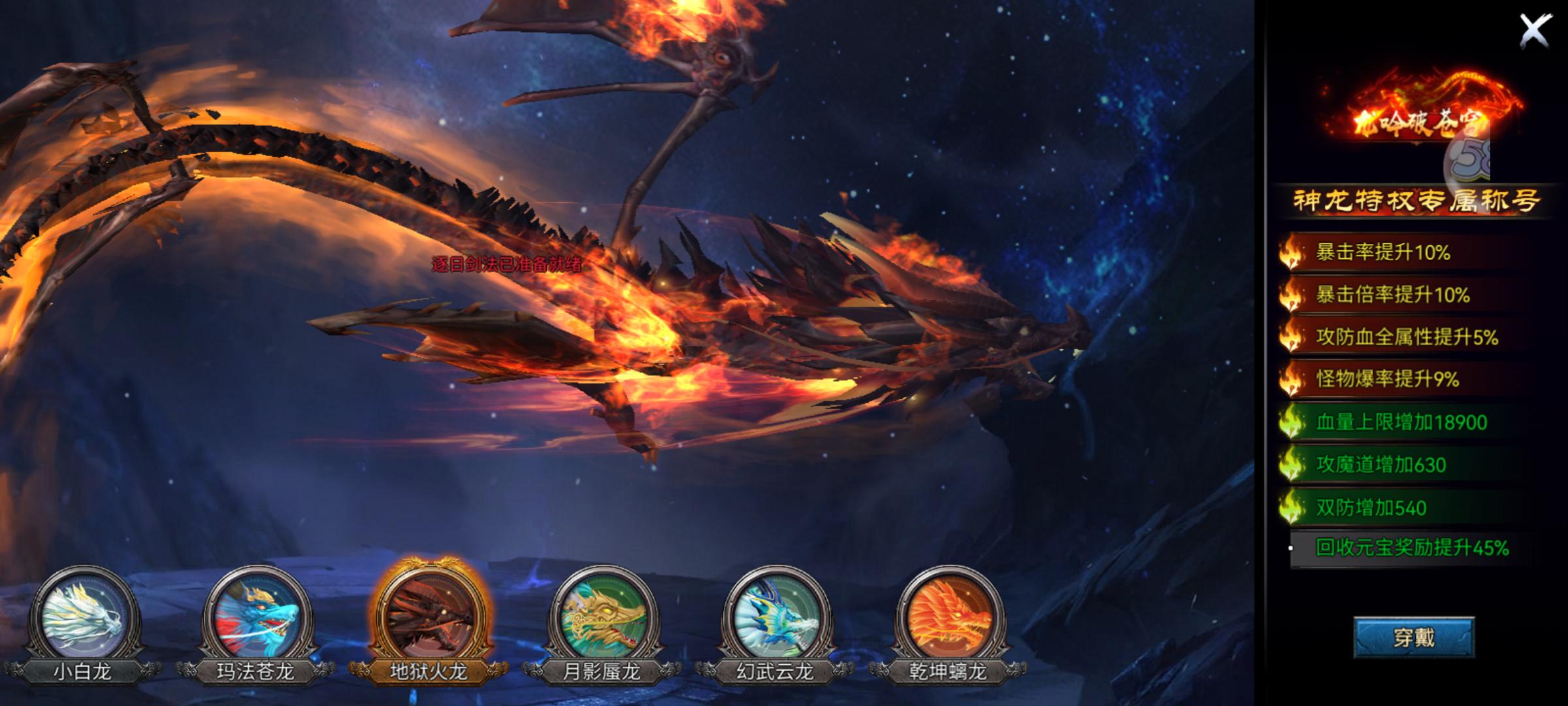Close the dragon privilege panel
This screenshot has width=1568, height=706.
pyautogui.click(x=1535, y=31)
